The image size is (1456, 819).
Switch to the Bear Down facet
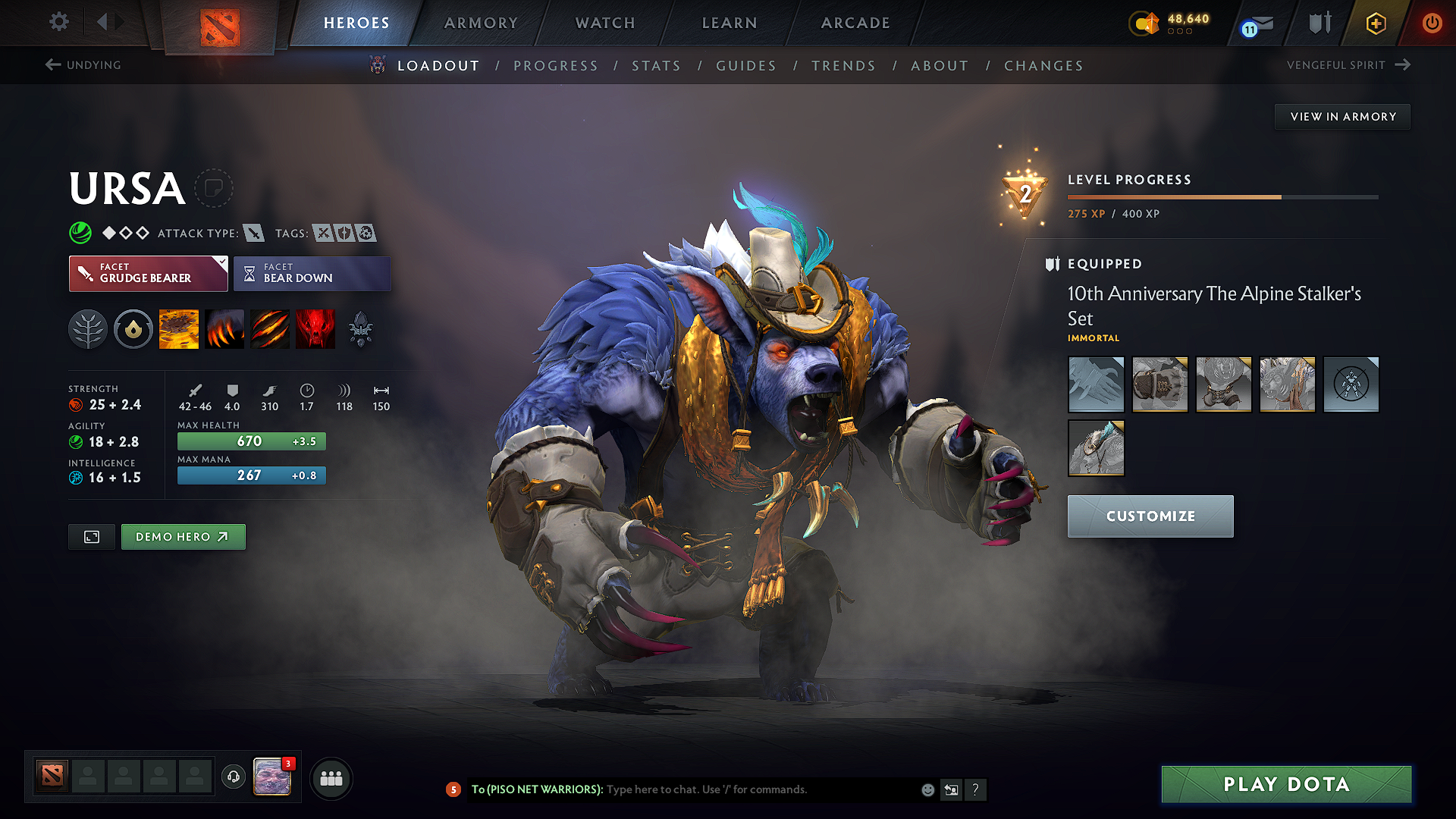tap(312, 273)
